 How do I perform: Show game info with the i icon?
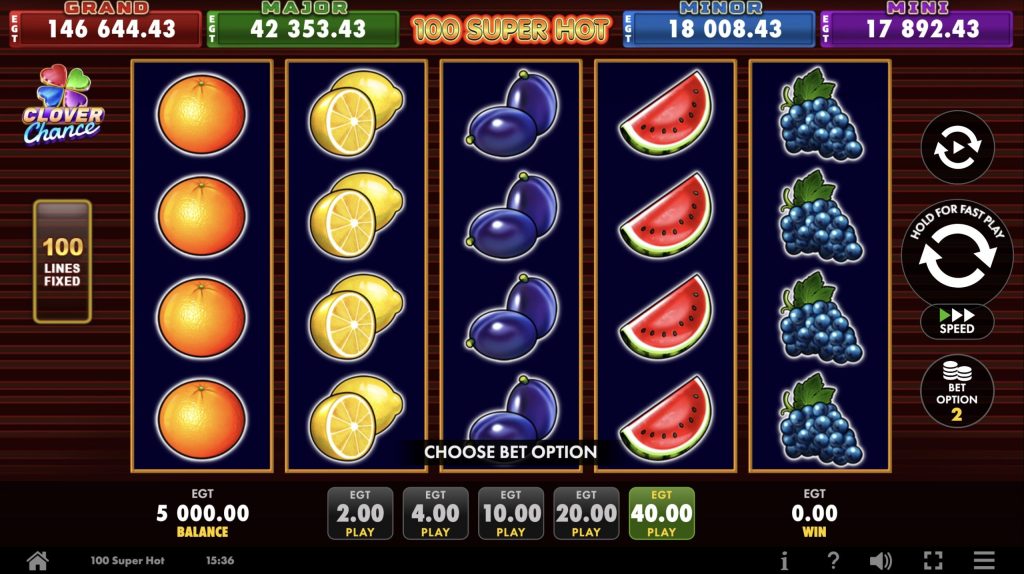click(784, 561)
